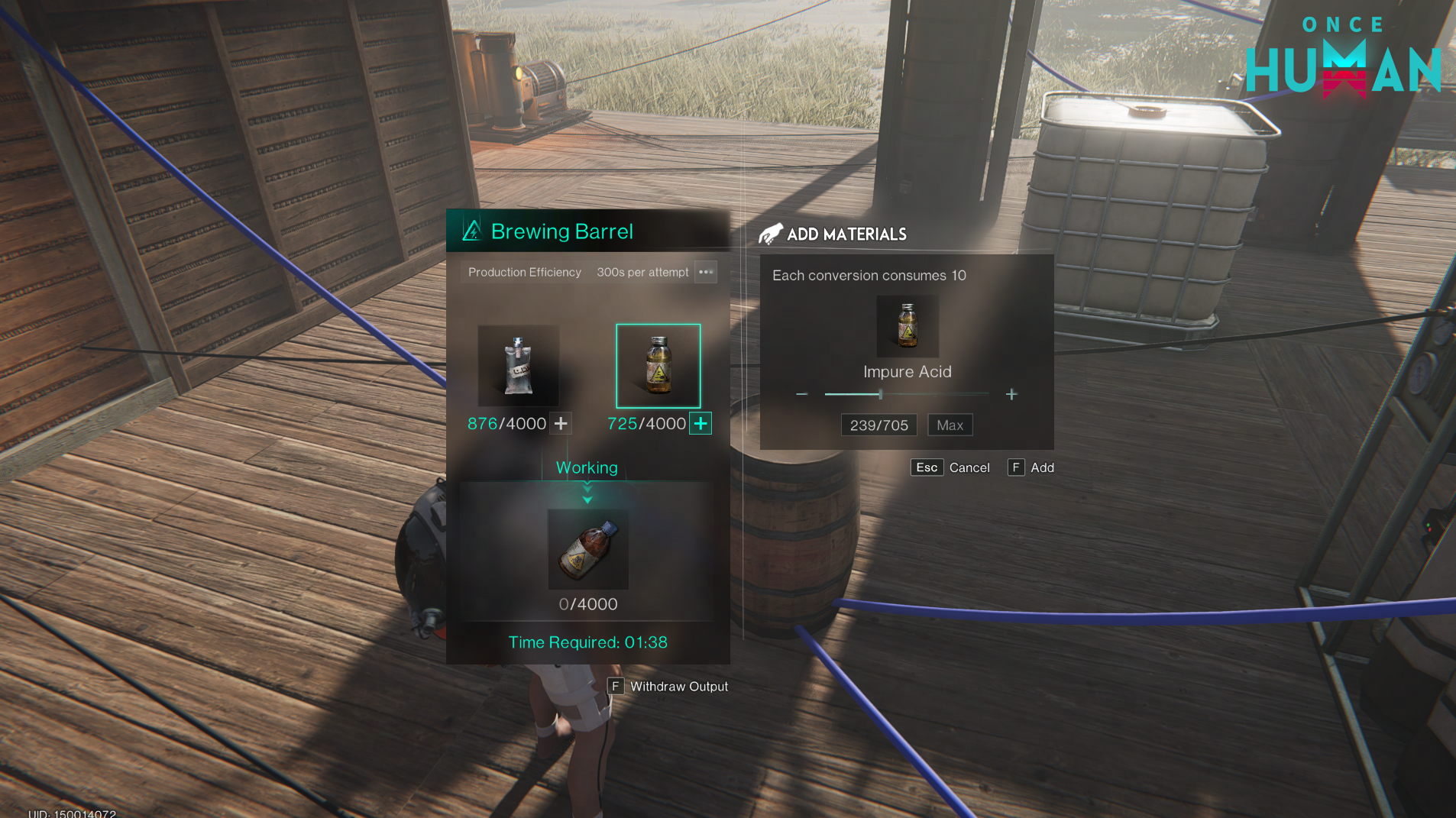Edit the 239/705 quantity field

[x=878, y=425]
